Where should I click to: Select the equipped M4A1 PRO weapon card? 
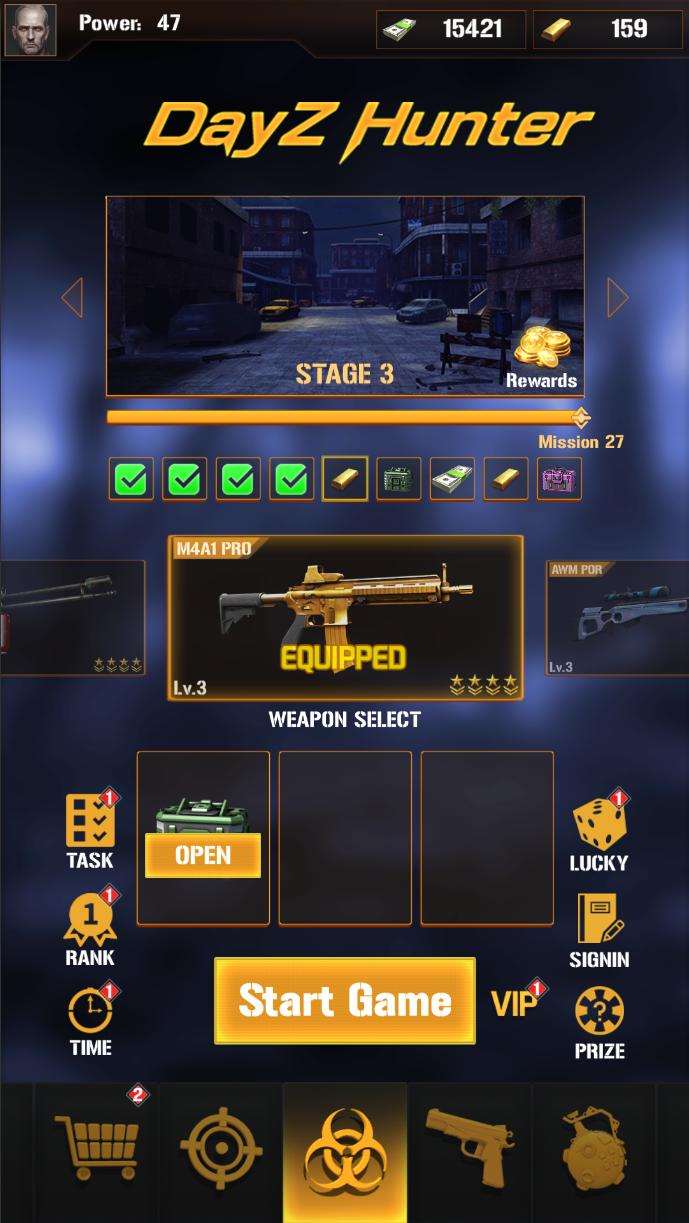(345, 617)
